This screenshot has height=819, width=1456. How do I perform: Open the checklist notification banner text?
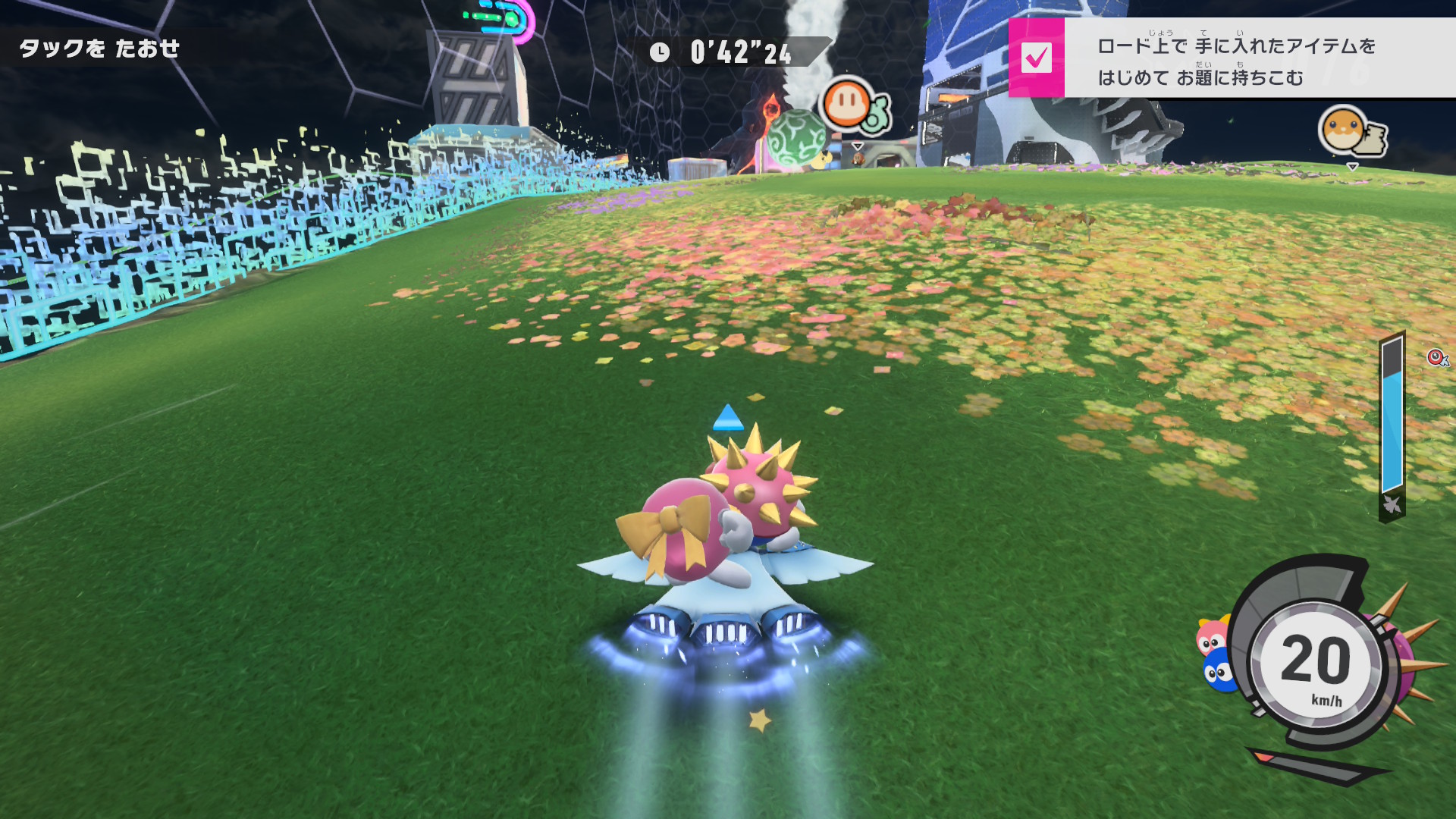click(1236, 61)
